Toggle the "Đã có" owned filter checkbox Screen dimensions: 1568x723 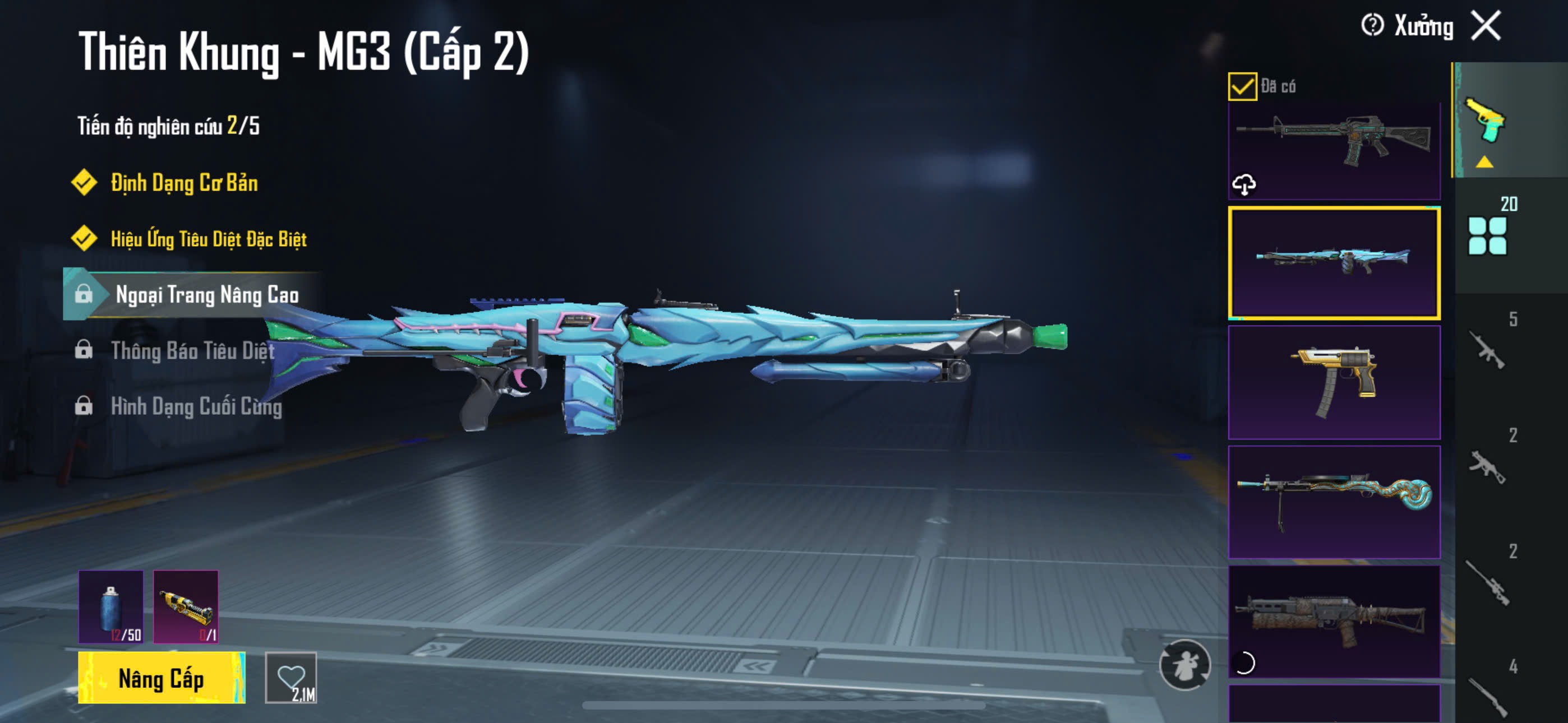(x=1242, y=86)
